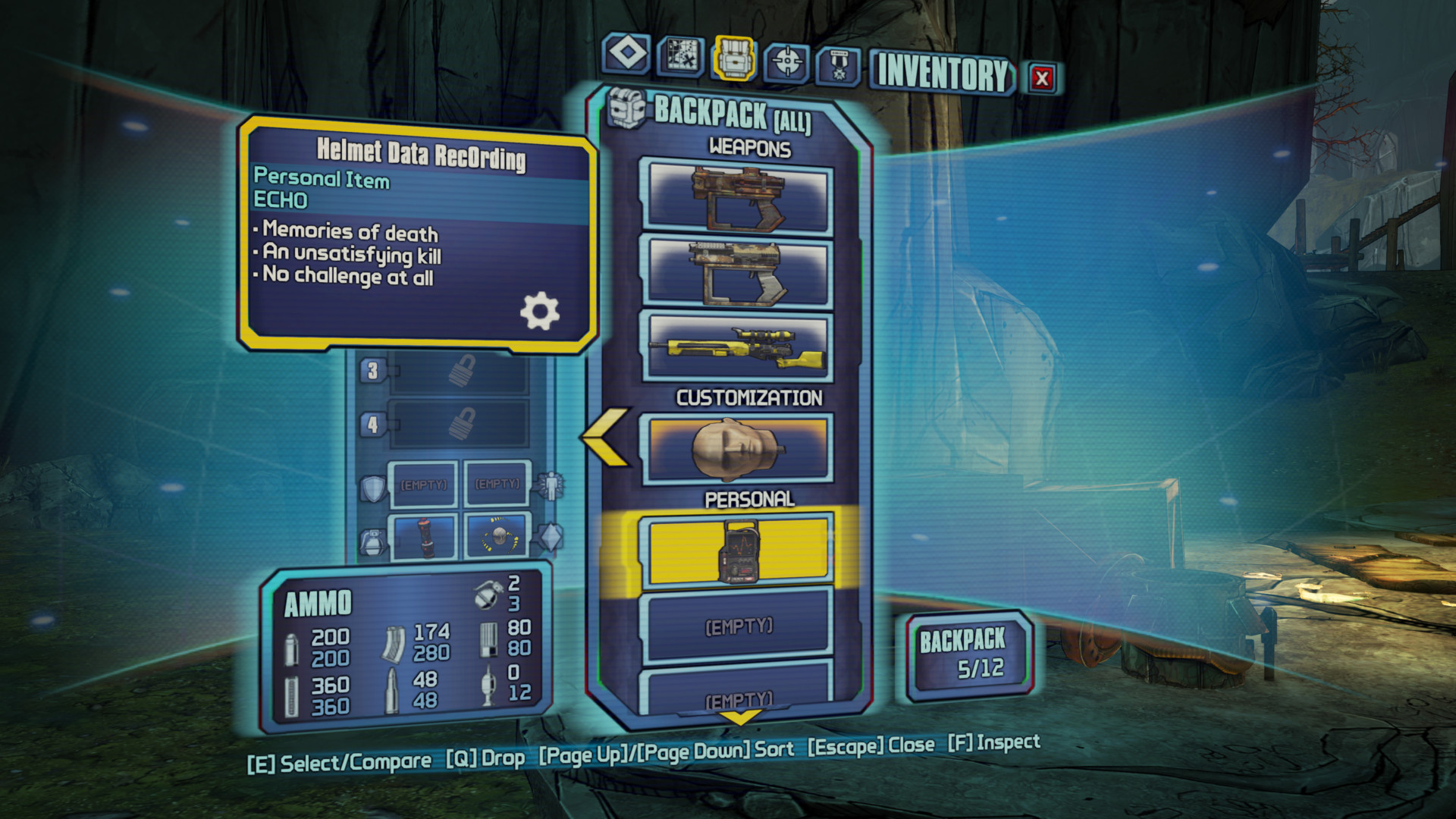This screenshot has width=1456, height=819.
Task: Close the inventory with the red X
Action: pos(1042,77)
